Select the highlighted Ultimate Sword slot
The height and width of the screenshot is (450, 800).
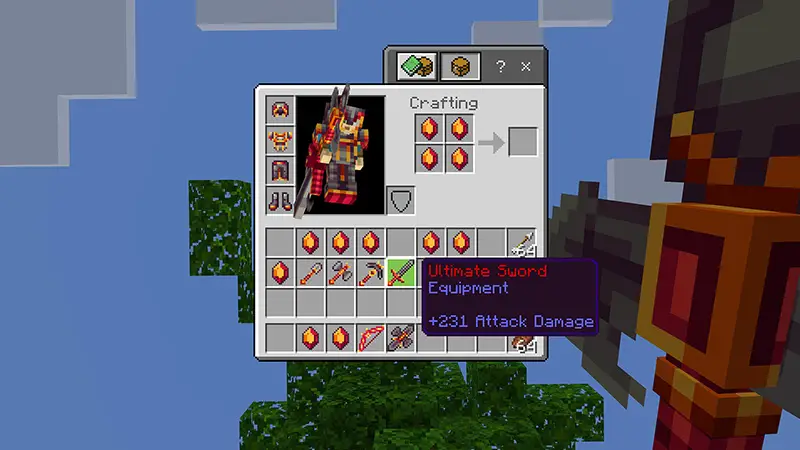click(x=400, y=272)
